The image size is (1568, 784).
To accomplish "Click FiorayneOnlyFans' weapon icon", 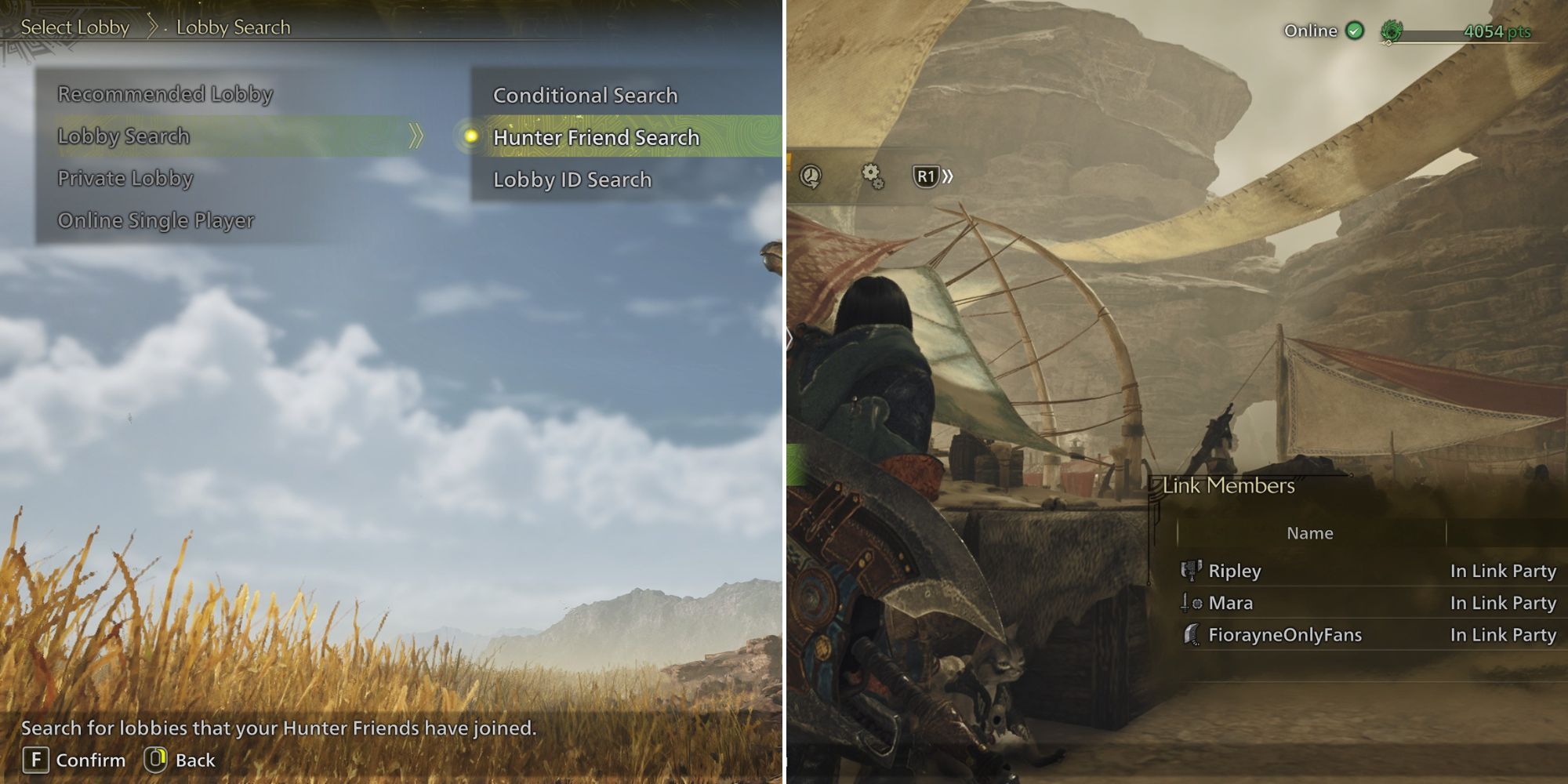I will pos(1191,635).
